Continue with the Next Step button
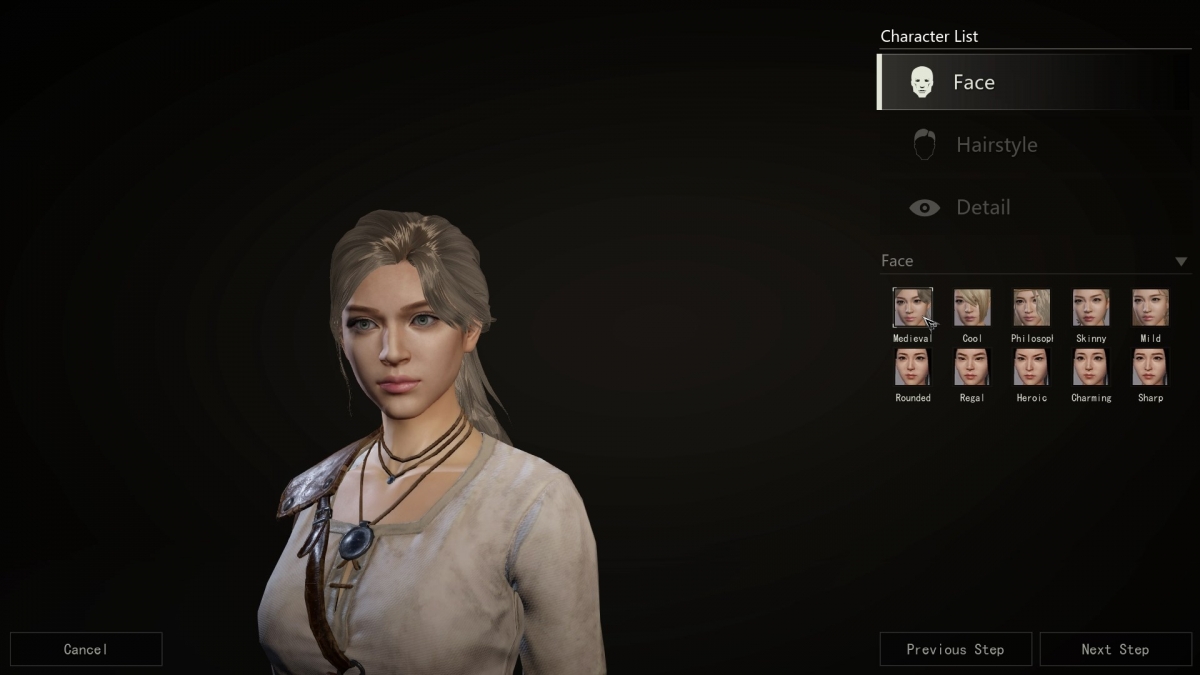 (x=1115, y=649)
